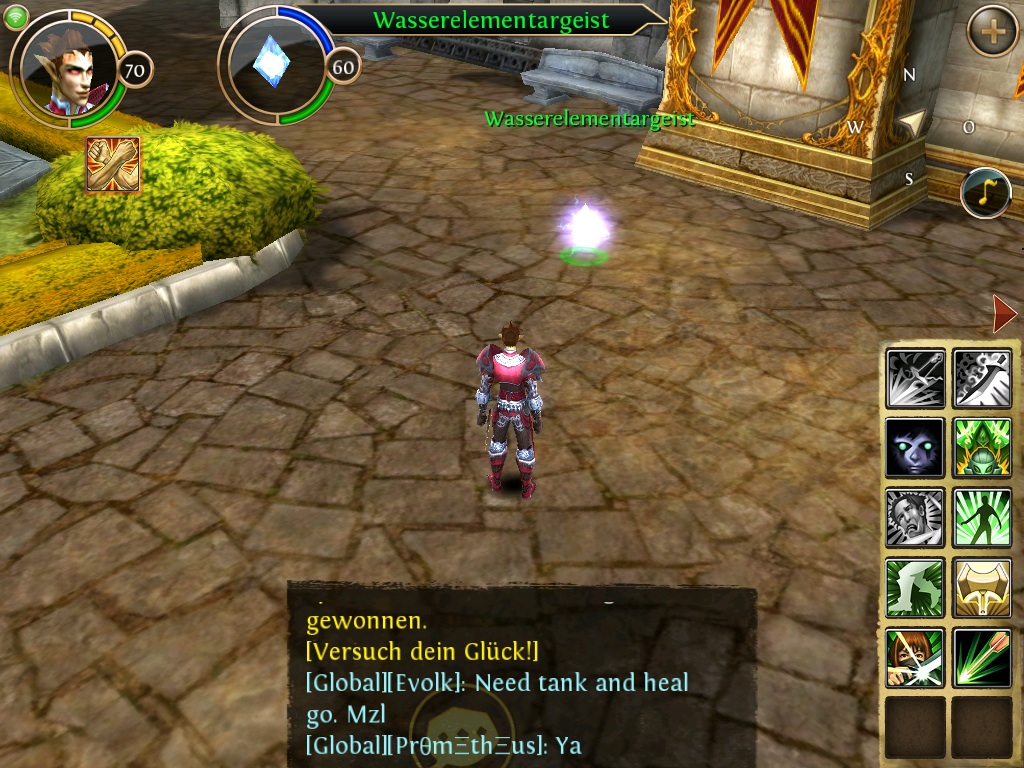The height and width of the screenshot is (768, 1024).
Task: Expand the red arrow side panel
Action: click(x=1004, y=315)
